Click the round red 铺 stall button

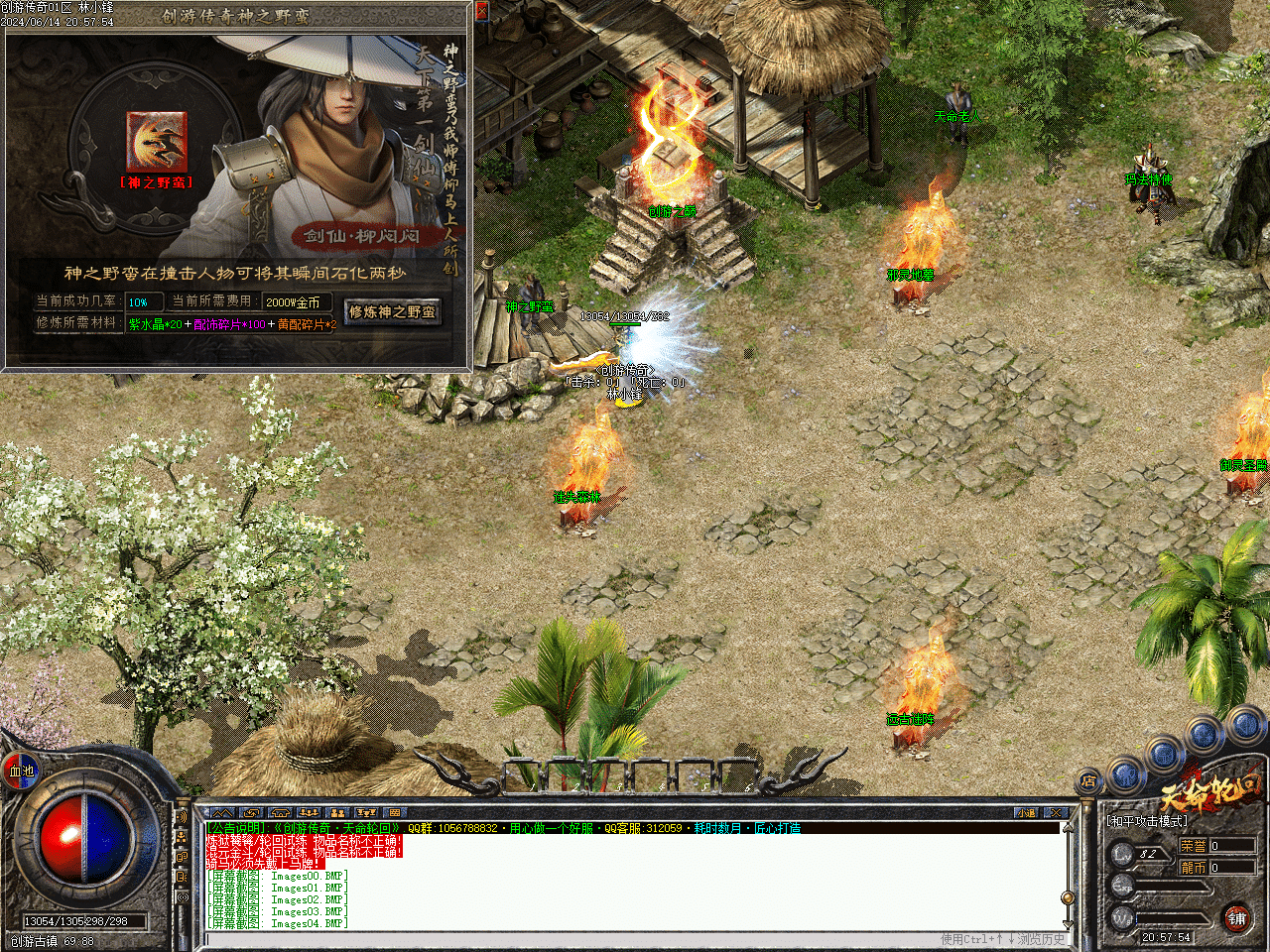1236,918
